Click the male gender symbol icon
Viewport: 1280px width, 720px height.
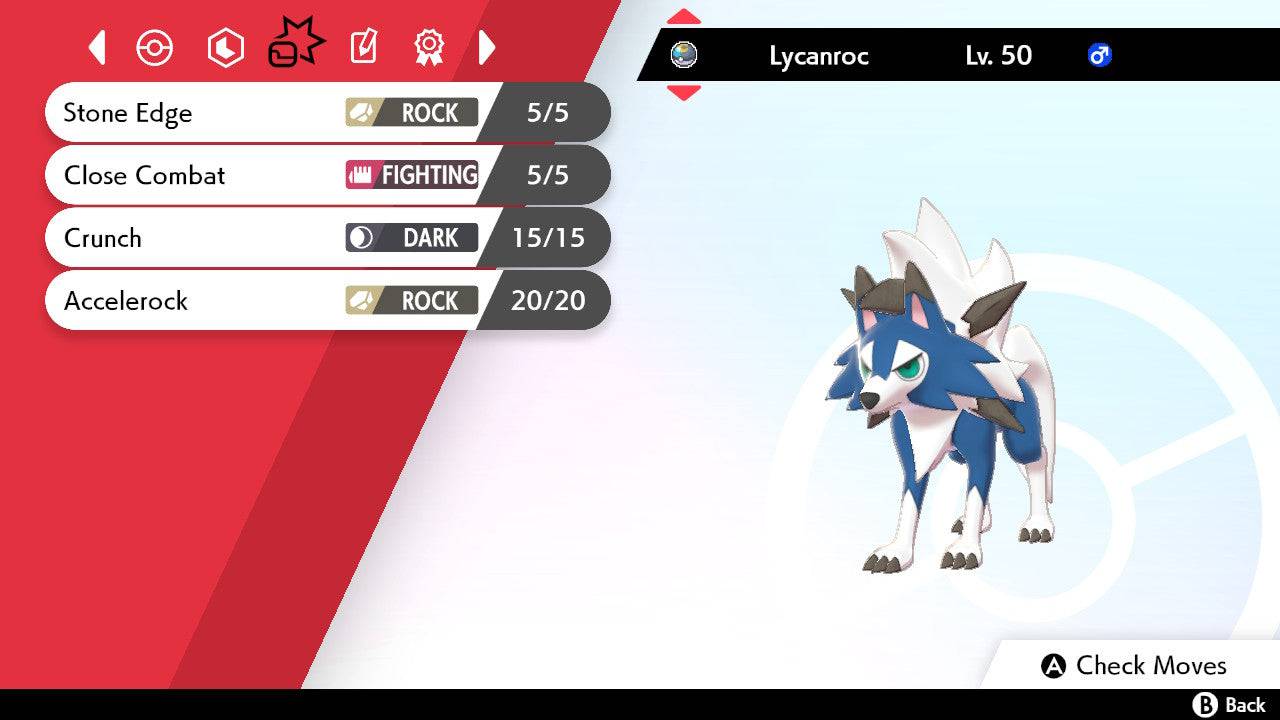pos(1100,56)
